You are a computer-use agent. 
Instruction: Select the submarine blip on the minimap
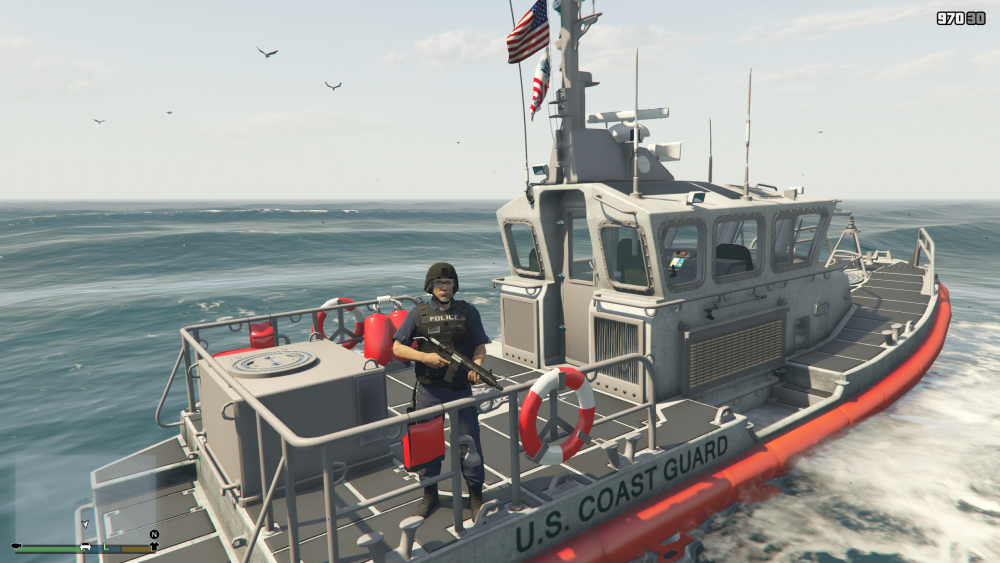point(17,547)
